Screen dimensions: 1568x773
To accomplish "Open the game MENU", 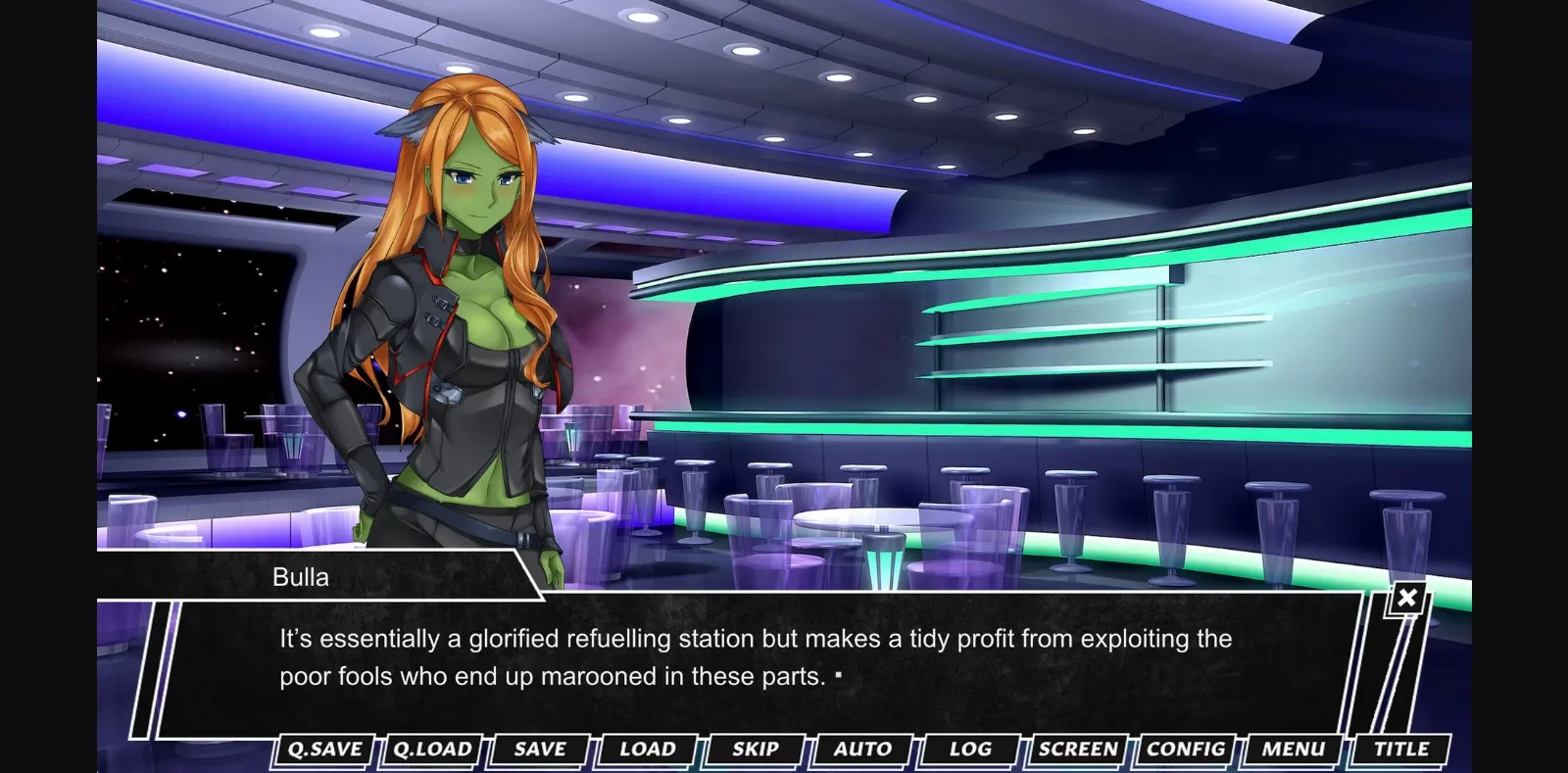I will [x=1292, y=749].
